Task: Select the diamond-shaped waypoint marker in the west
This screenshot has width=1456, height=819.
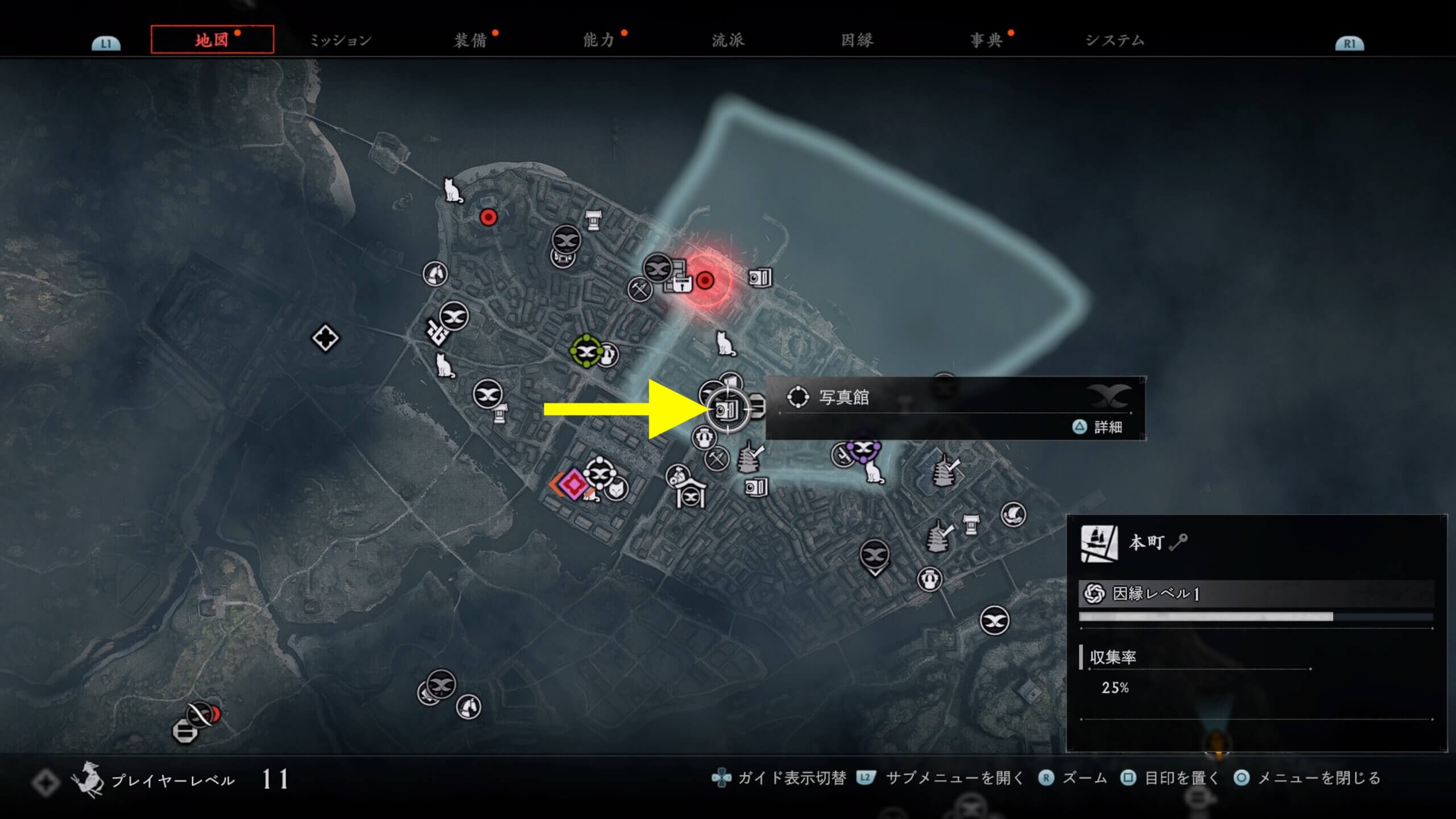Action: click(325, 338)
